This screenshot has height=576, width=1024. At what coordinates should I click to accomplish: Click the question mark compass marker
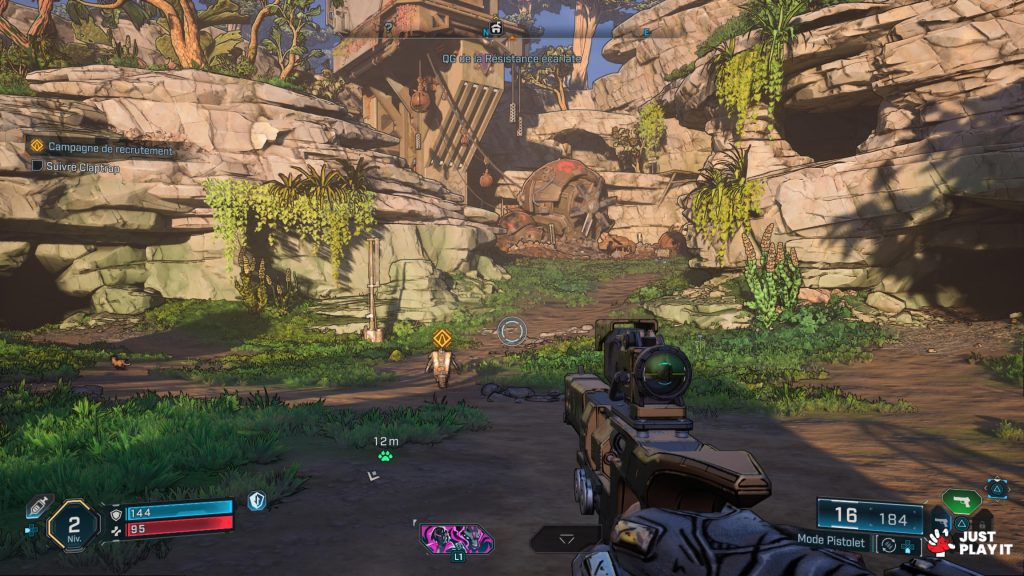coord(389,28)
